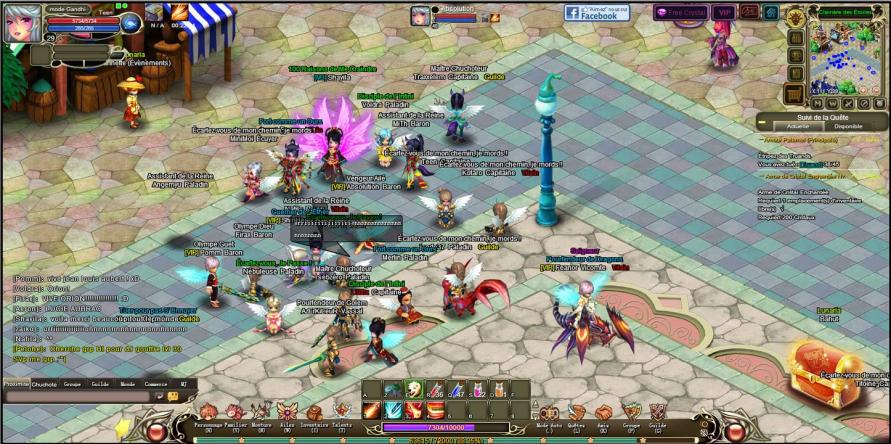Show the Disponible quests tab
This screenshot has height=444, width=891.
847,127
